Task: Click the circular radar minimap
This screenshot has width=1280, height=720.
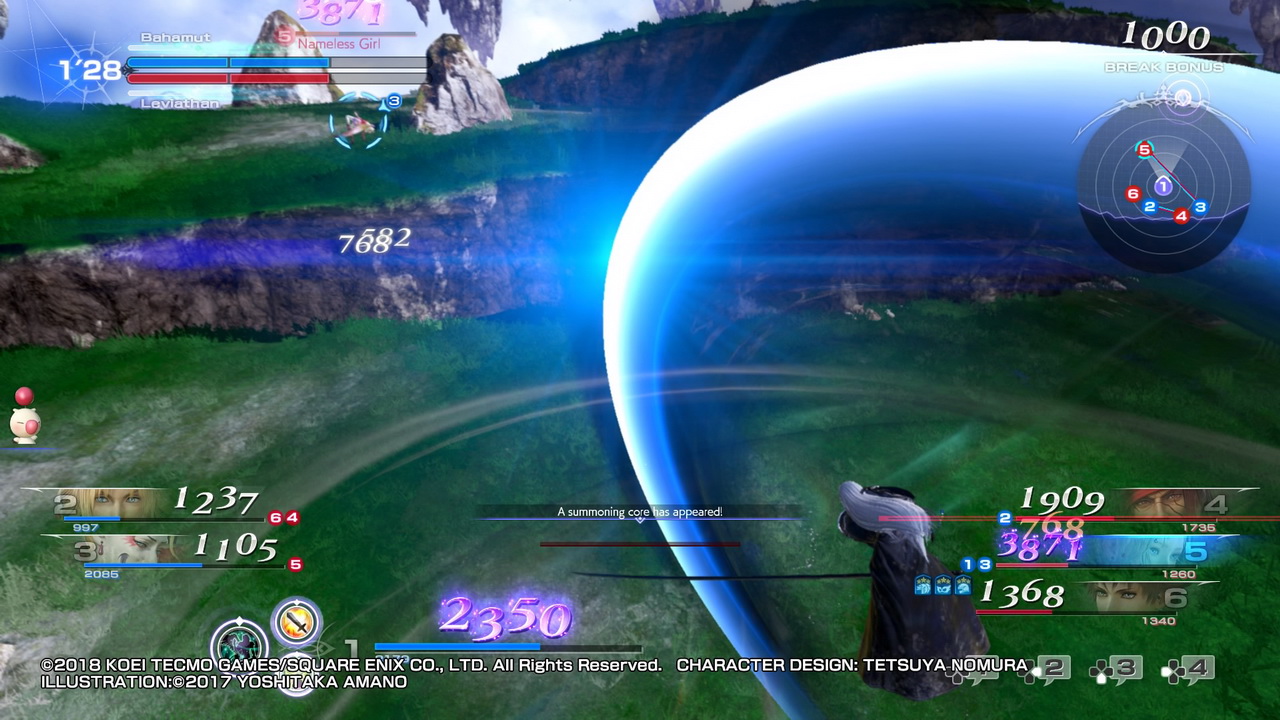Action: pyautogui.click(x=1163, y=187)
